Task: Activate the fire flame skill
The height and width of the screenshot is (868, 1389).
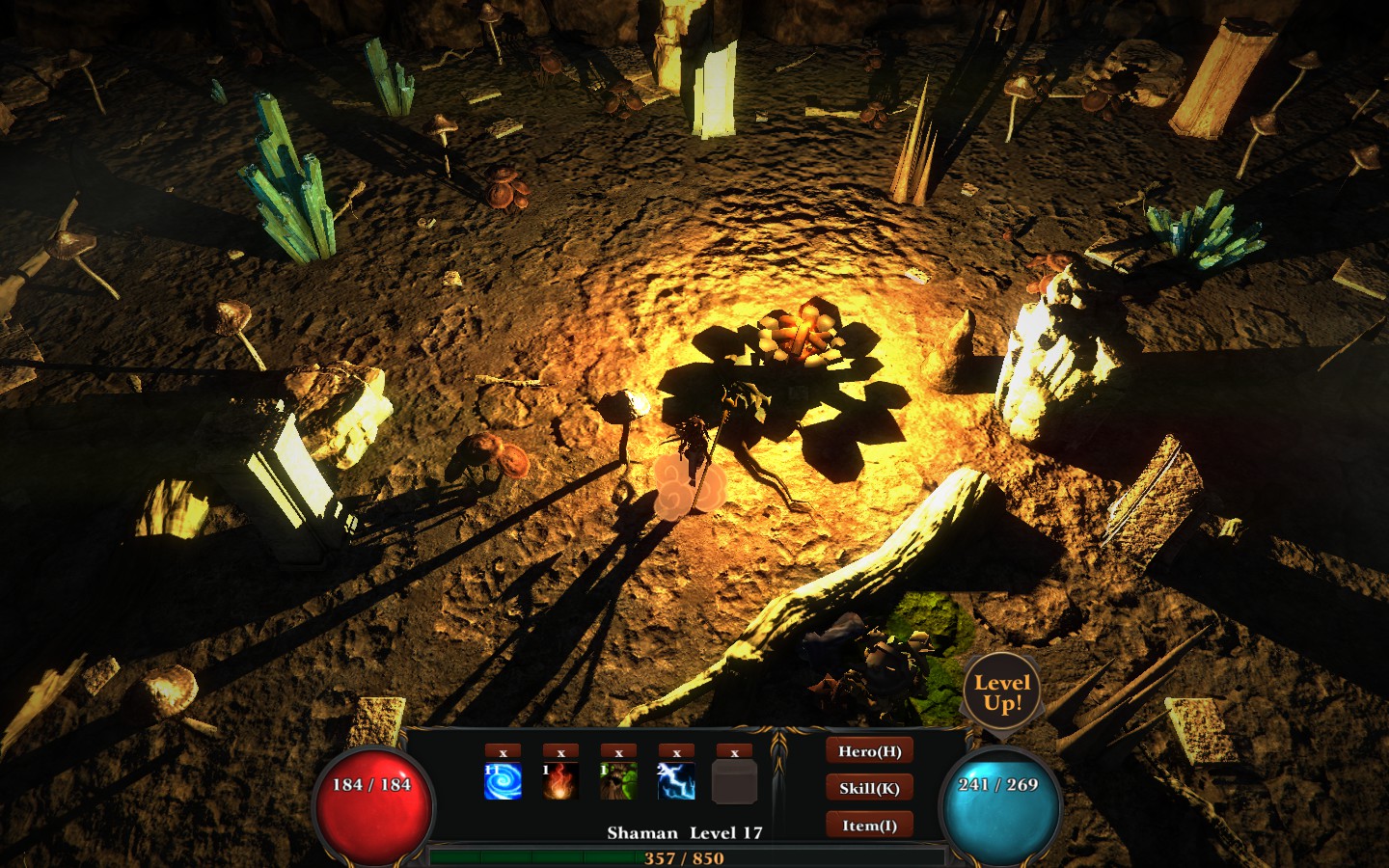Action: point(560,781)
